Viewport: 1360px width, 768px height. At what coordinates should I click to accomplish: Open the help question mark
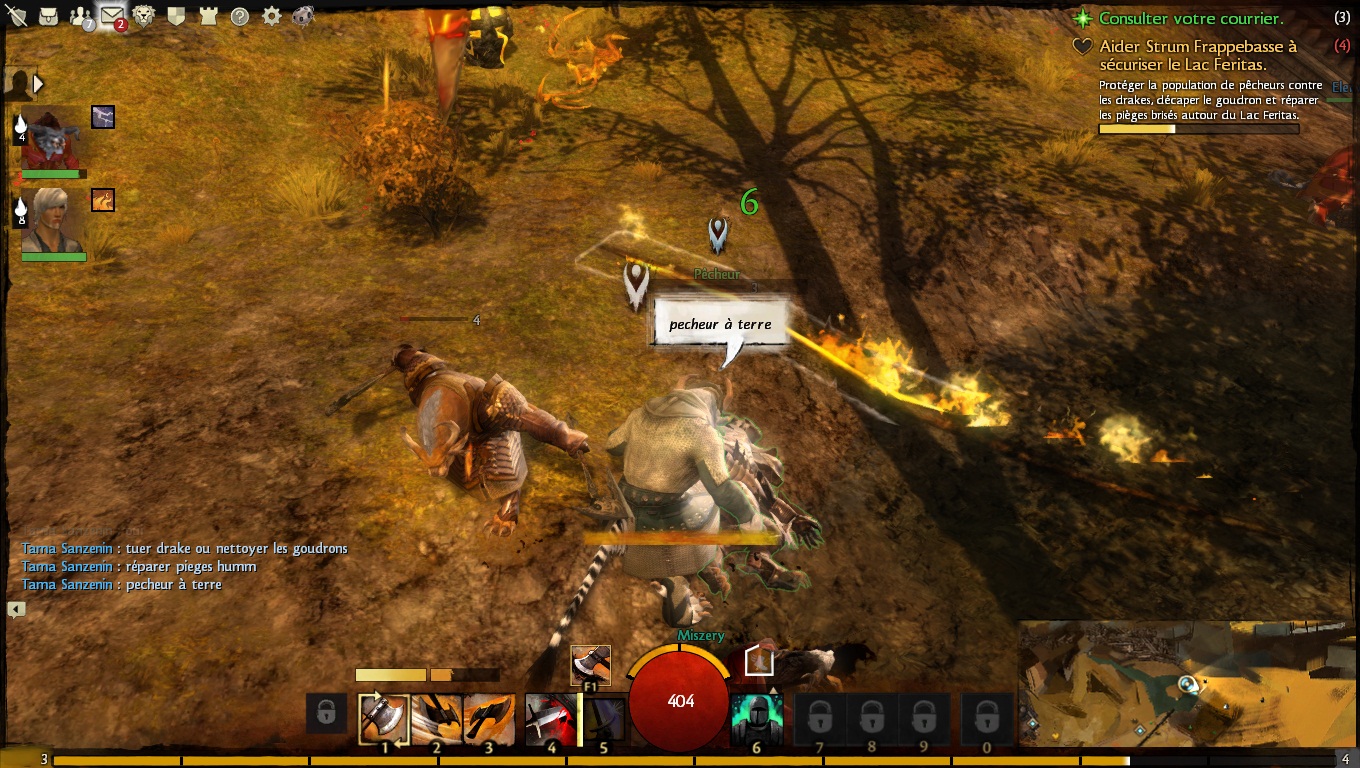tap(240, 16)
